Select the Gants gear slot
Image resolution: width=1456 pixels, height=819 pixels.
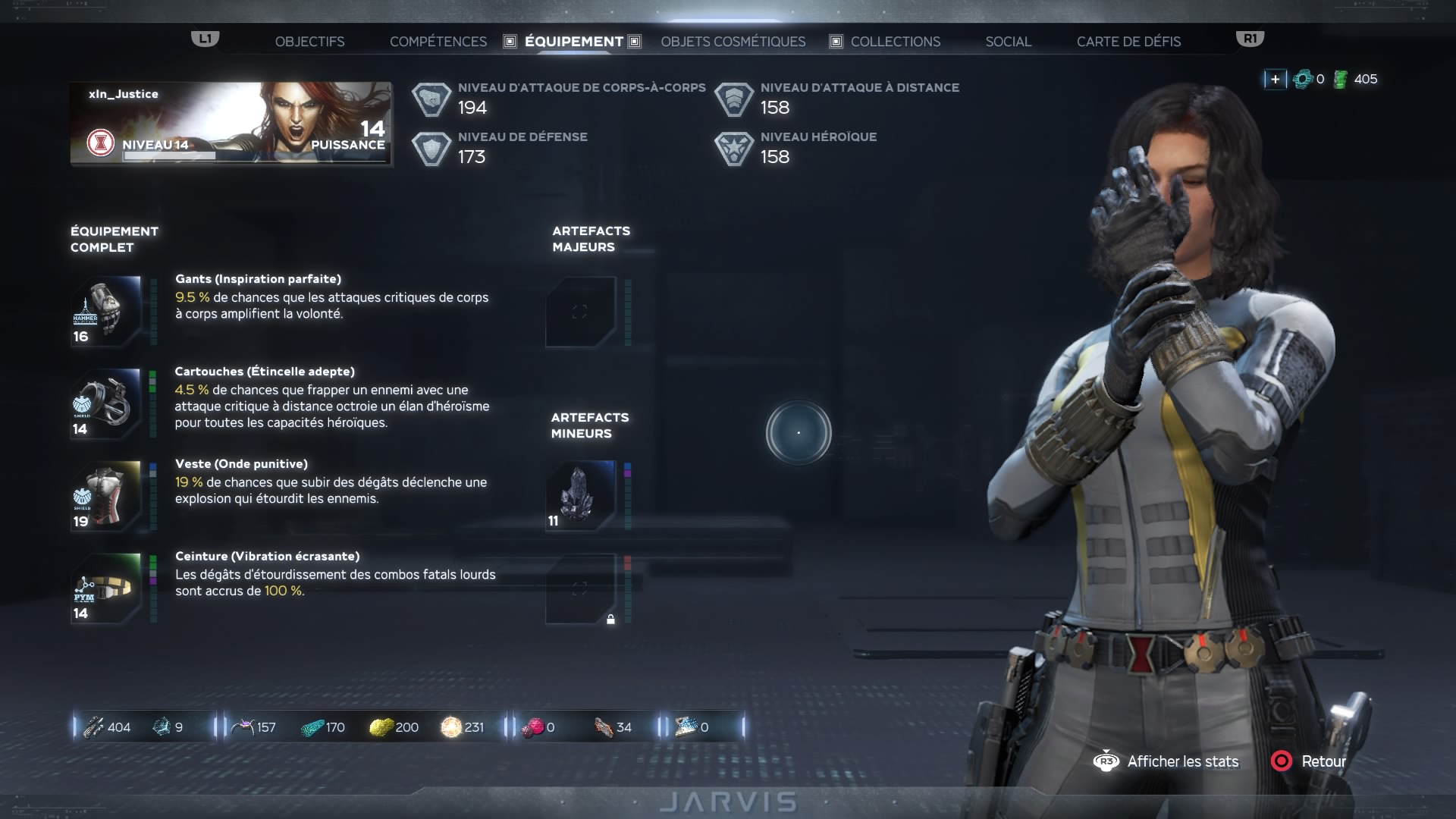click(106, 311)
